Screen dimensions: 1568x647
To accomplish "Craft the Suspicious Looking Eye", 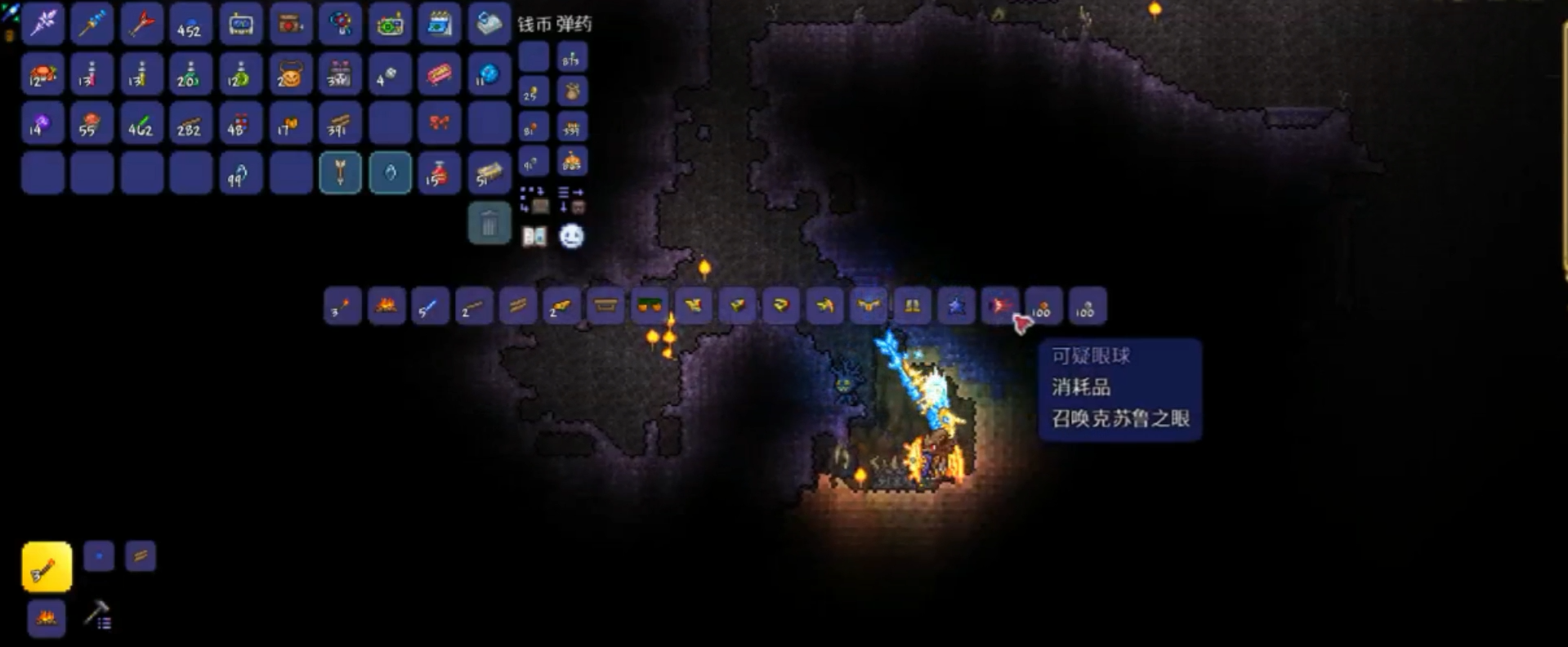I will coord(1000,306).
